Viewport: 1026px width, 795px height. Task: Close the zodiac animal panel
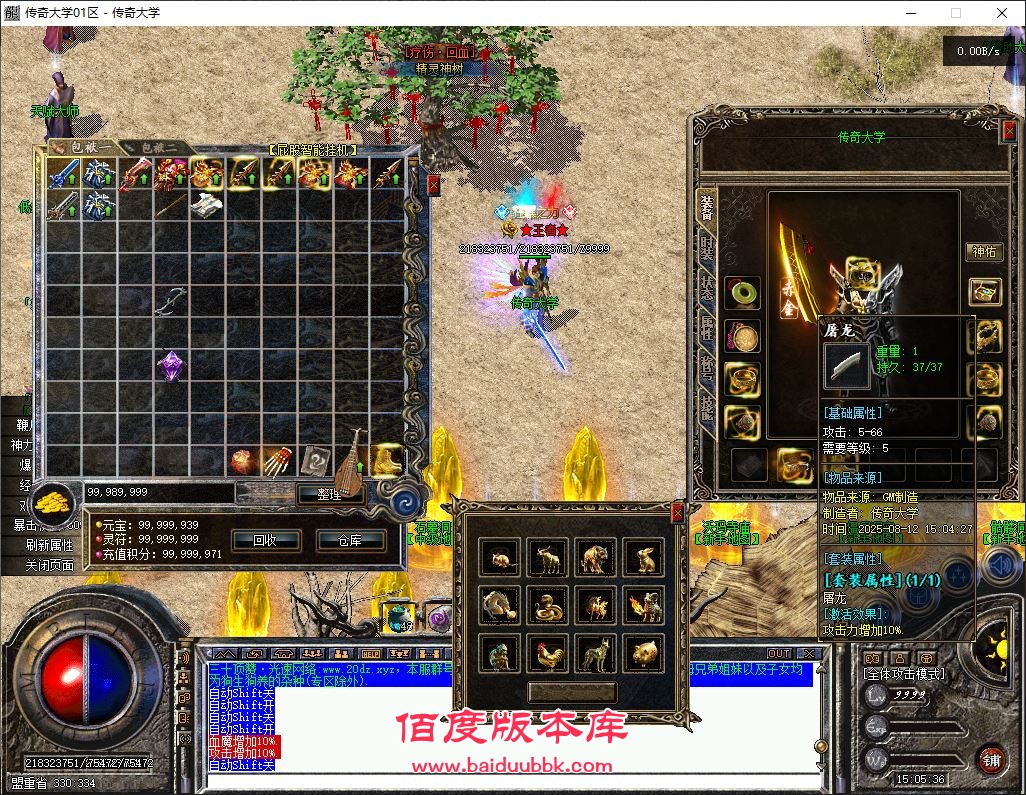point(677,513)
